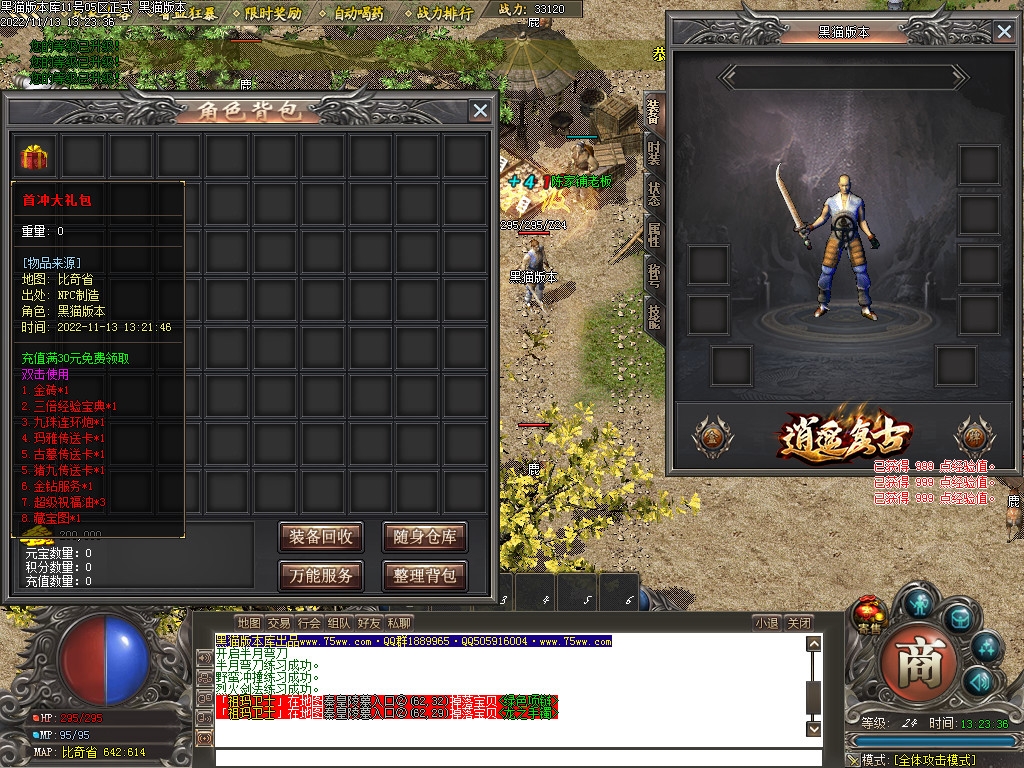1024x768 pixels.
Task: Click the 关闭 button above chat
Action: (798, 623)
